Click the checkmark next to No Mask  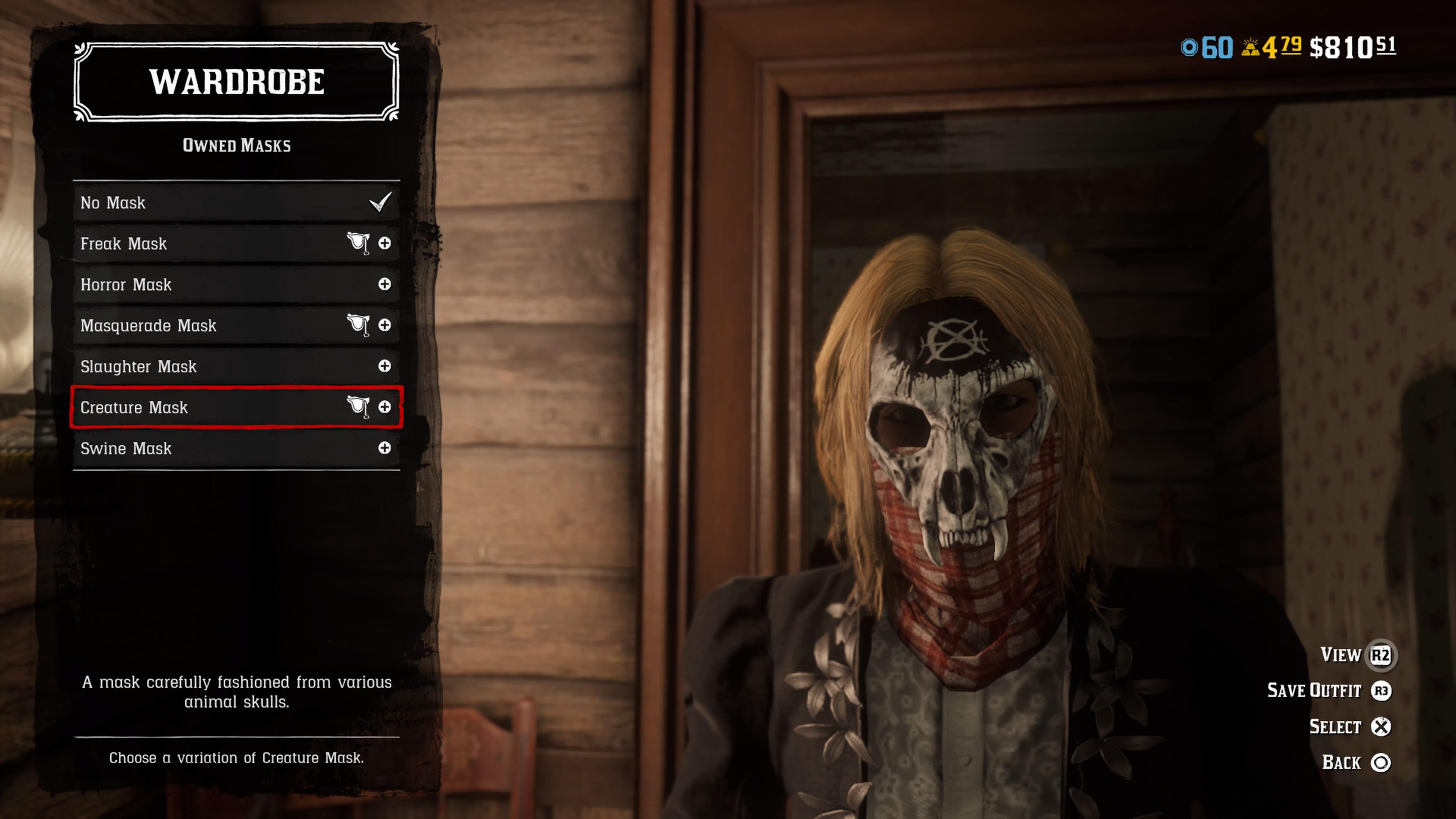[380, 202]
